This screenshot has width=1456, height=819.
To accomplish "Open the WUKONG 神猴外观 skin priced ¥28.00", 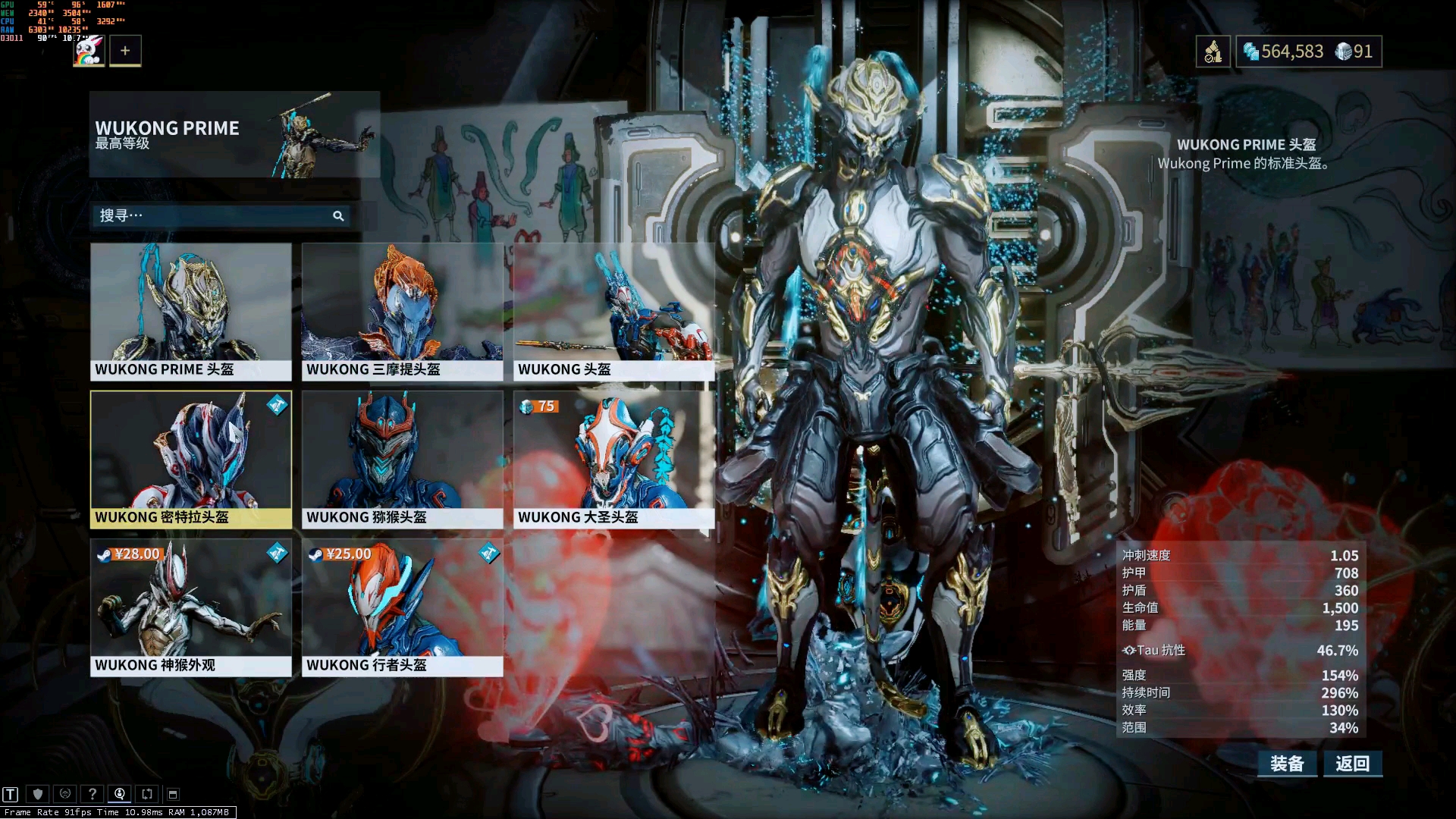I will 190,607.
